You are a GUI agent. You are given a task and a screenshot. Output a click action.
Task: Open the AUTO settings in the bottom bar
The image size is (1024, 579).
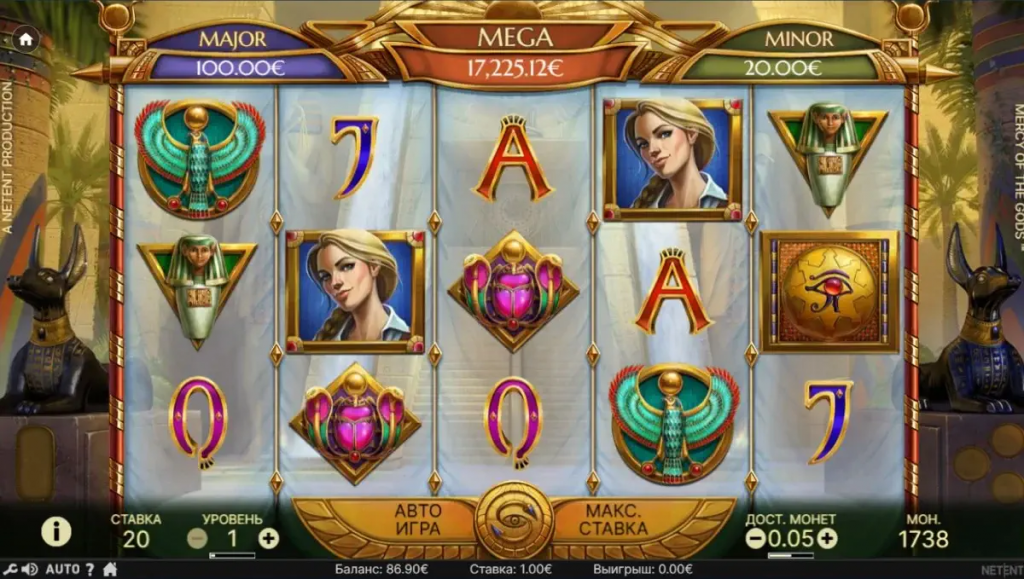click(63, 570)
